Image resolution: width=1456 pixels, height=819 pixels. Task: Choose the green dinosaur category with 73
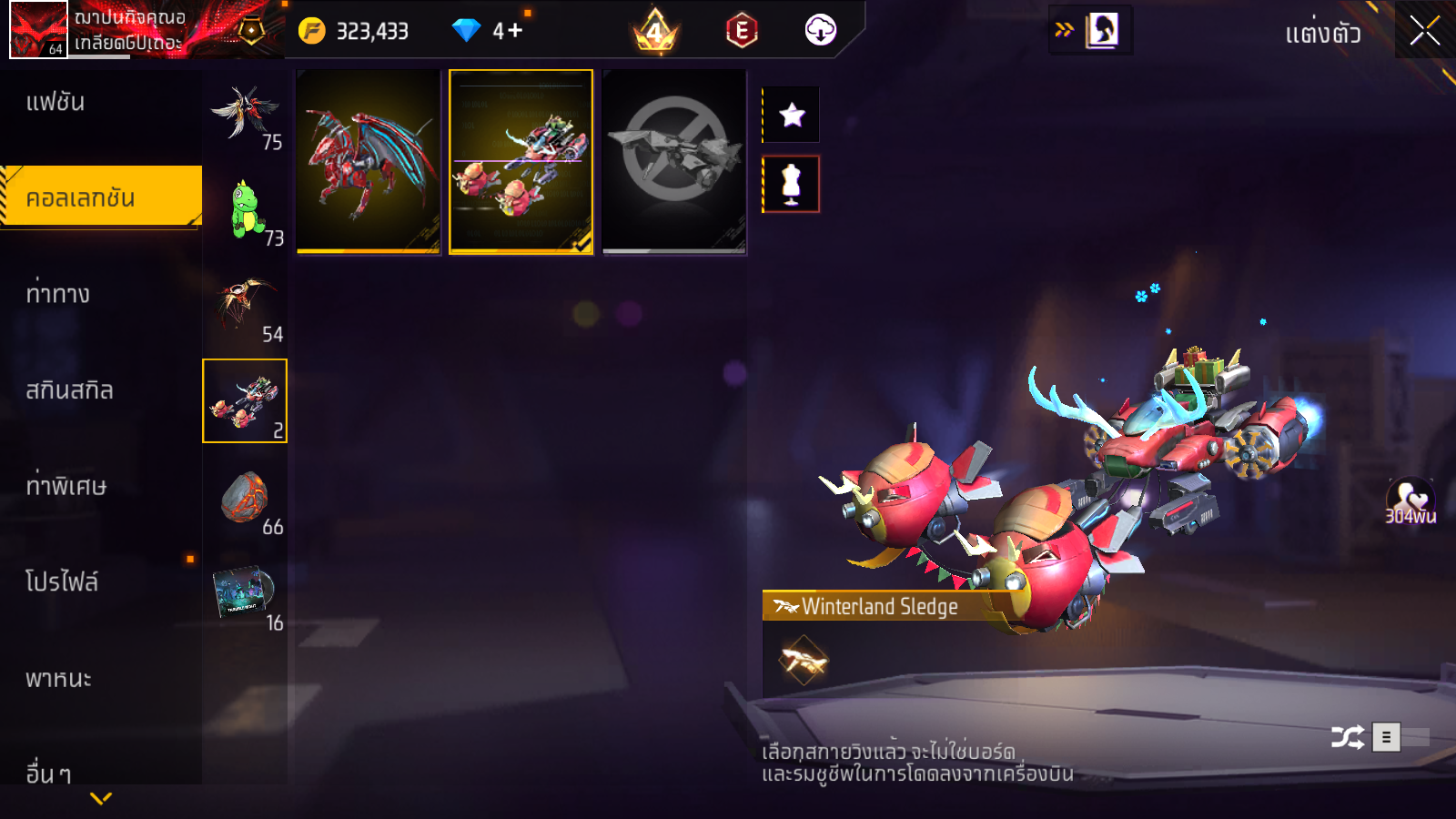[245, 208]
